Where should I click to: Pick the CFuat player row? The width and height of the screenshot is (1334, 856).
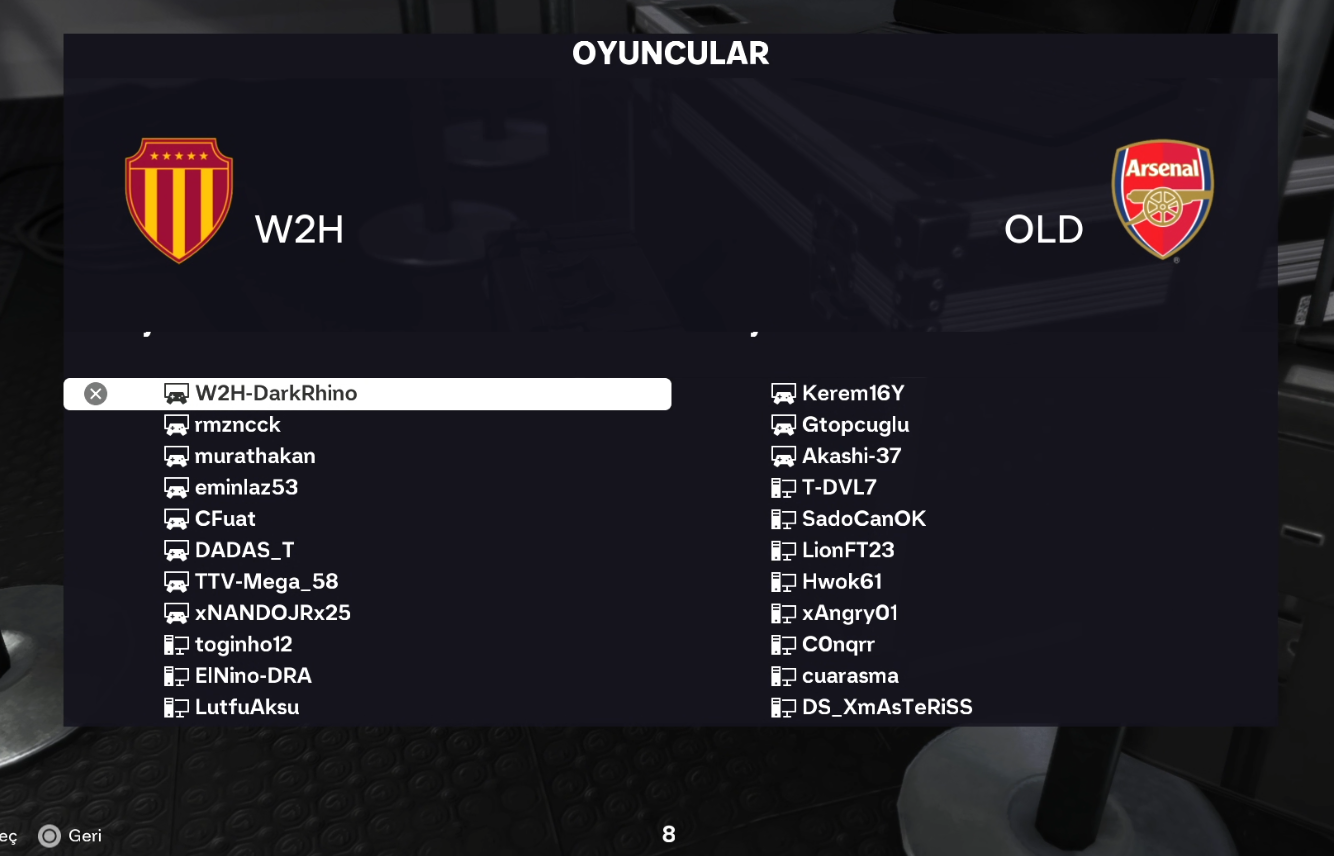(x=225, y=519)
